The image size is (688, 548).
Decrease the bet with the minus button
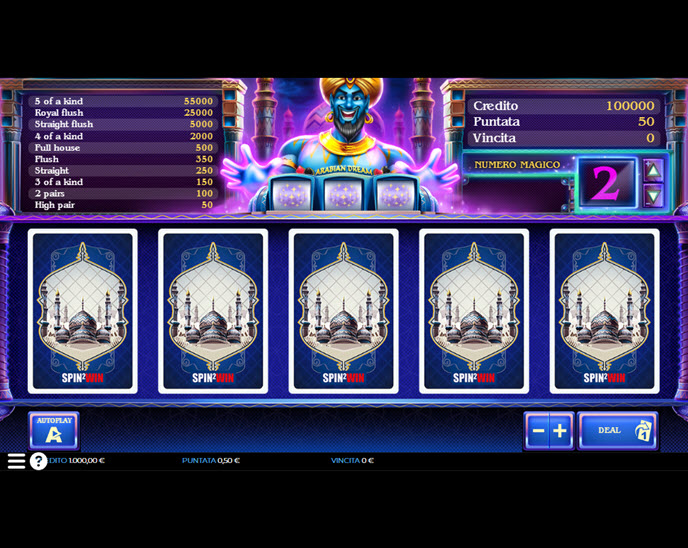coord(538,431)
